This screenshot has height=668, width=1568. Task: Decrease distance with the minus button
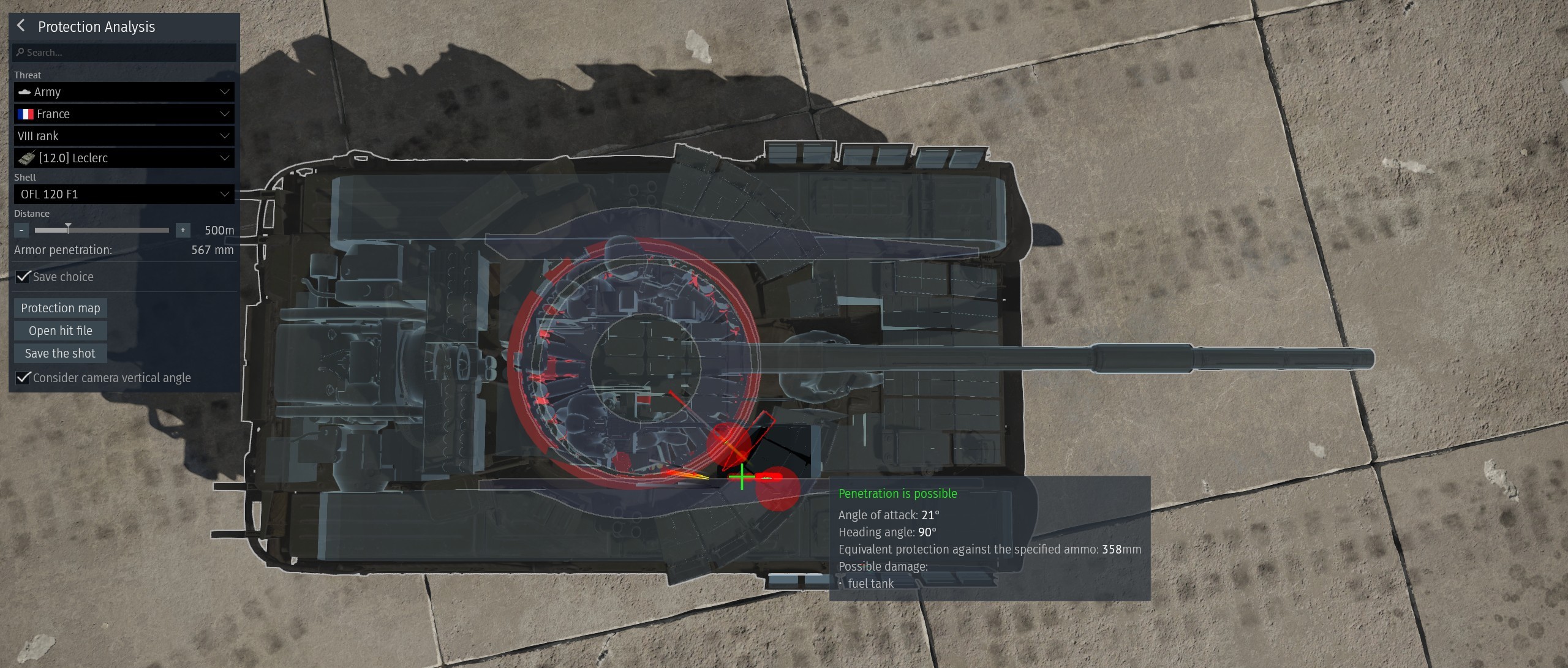[x=21, y=230]
